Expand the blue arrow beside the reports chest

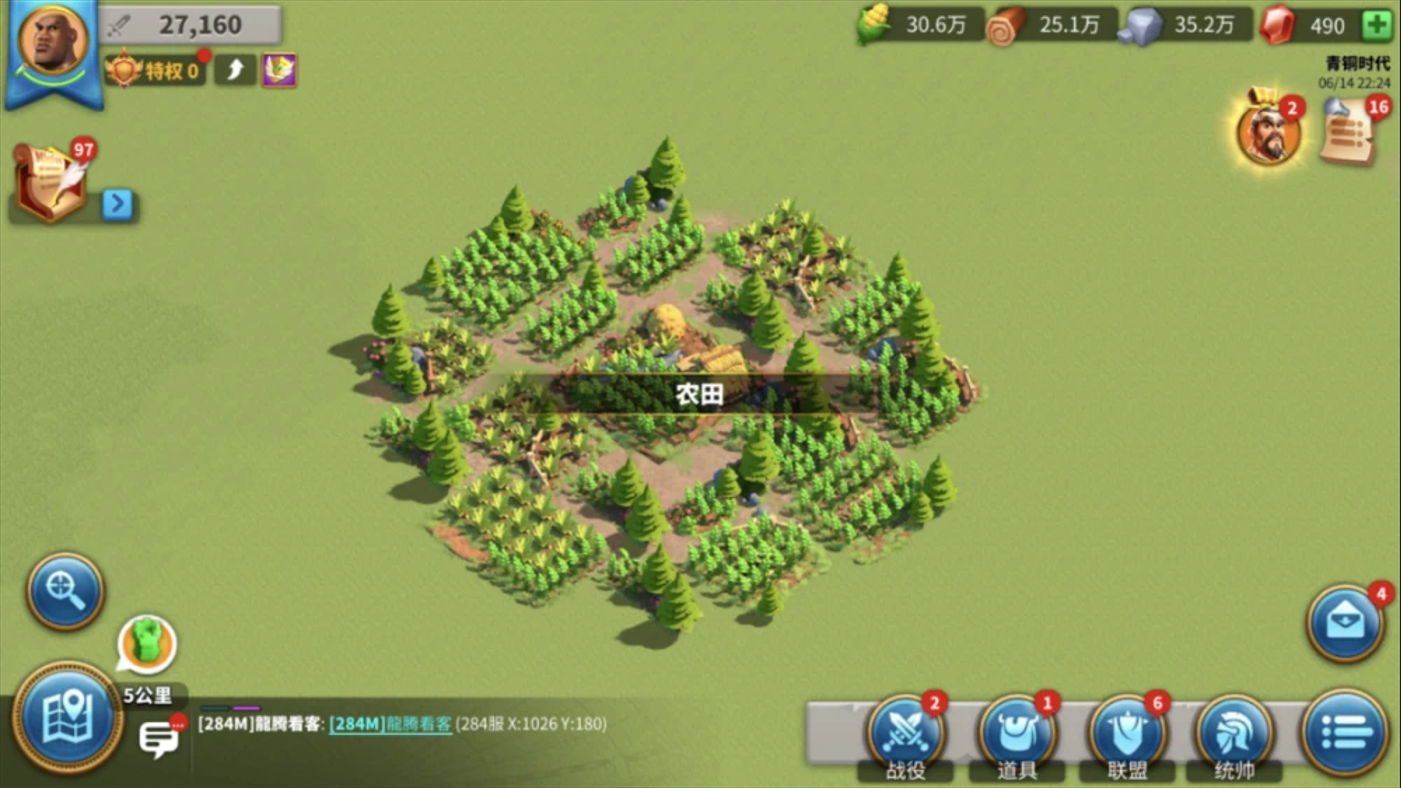point(118,205)
